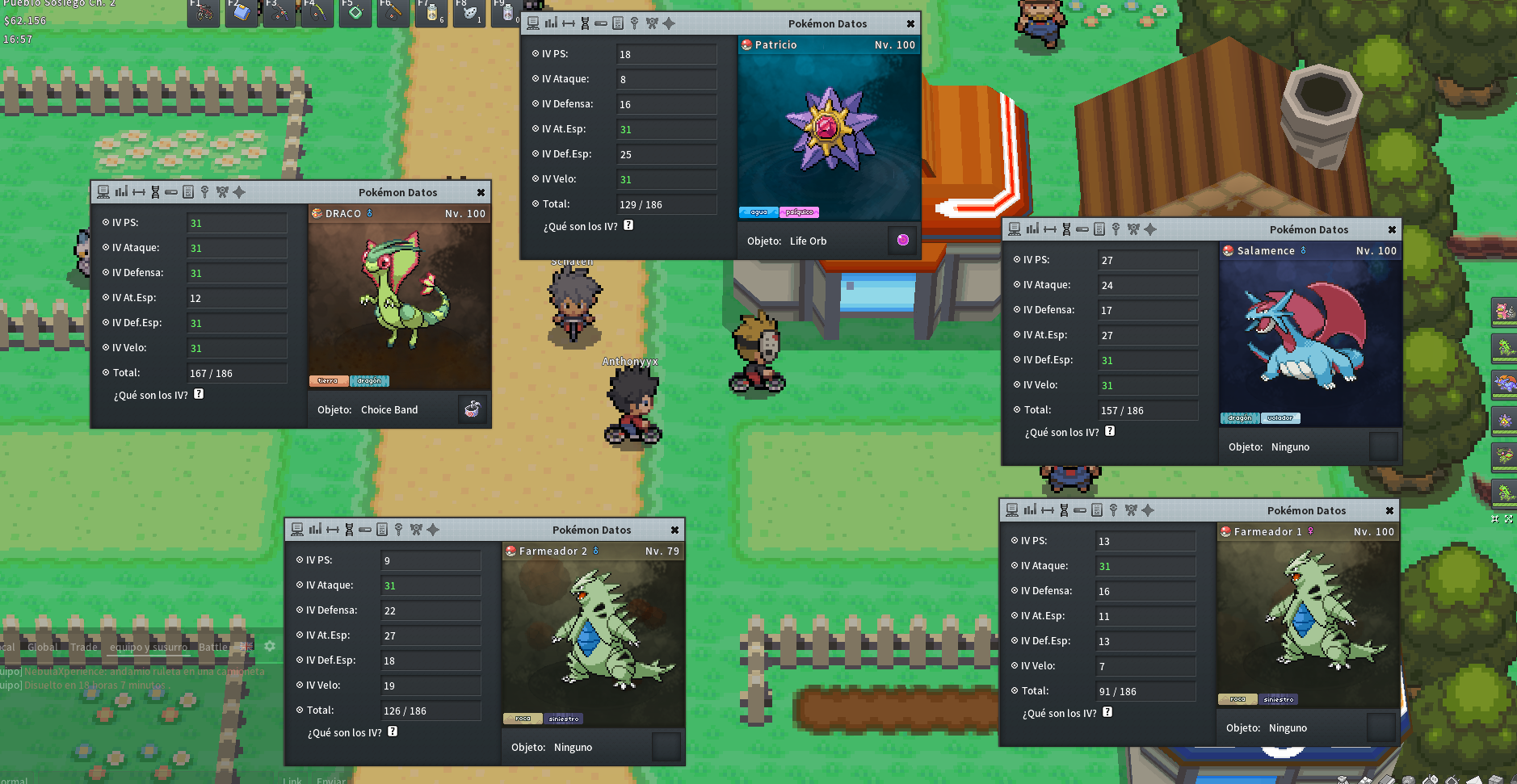Select the size ruler icon on Farmeador 1's window
The height and width of the screenshot is (784, 1517).
pyautogui.click(x=1048, y=510)
